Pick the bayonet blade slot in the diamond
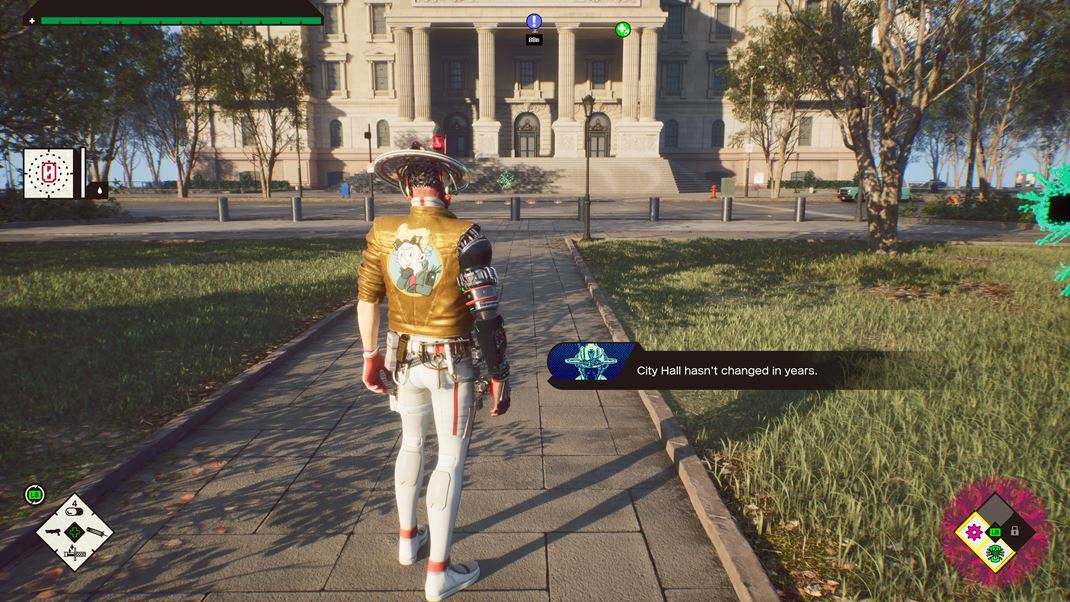Screen dimensions: 1070x602 pyautogui.click(x=75, y=551)
